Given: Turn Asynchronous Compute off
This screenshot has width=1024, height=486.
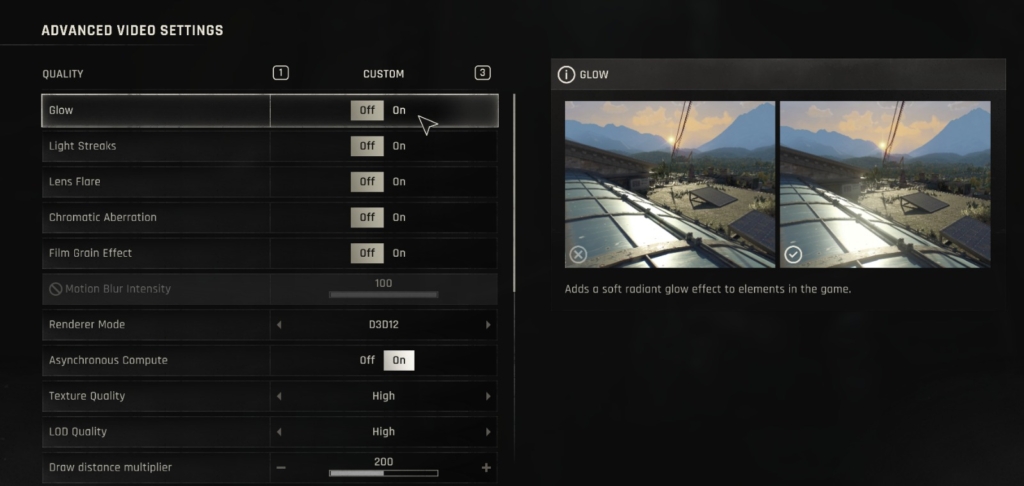Looking at the screenshot, I should (367, 360).
